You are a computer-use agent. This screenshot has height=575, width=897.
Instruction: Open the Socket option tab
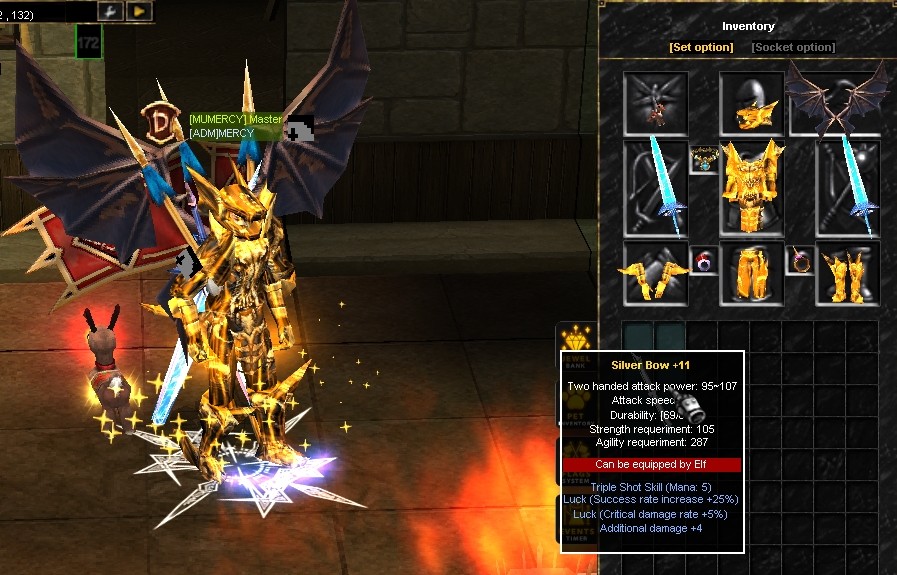pyautogui.click(x=793, y=47)
